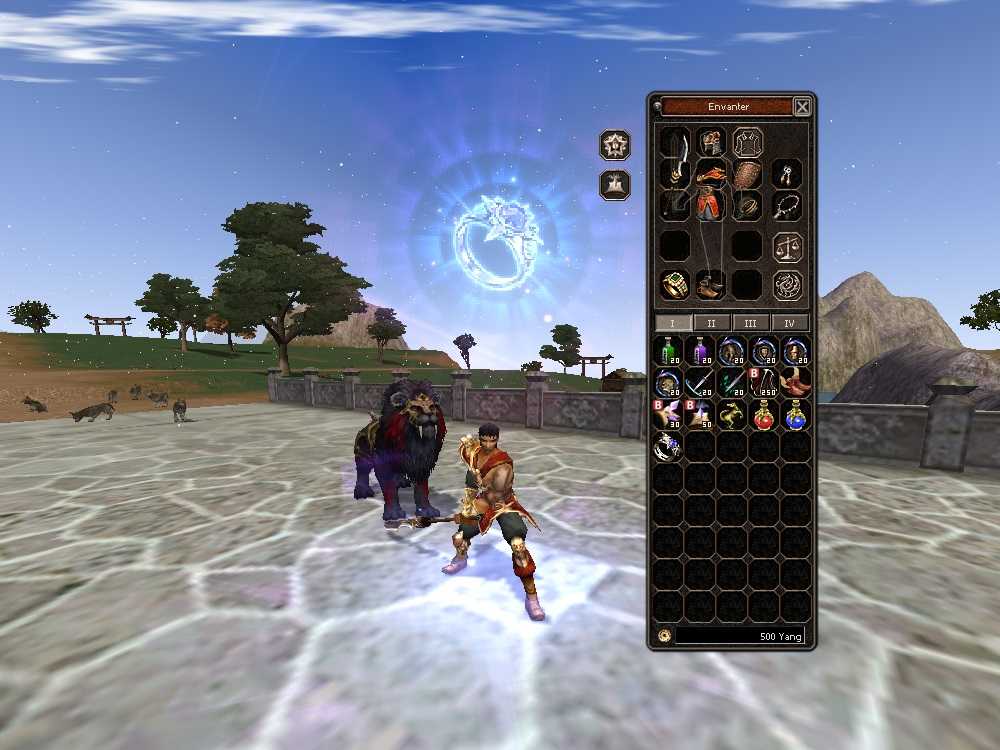1000x750 pixels.
Task: Click the equipped necklace slot
Action: (788, 207)
